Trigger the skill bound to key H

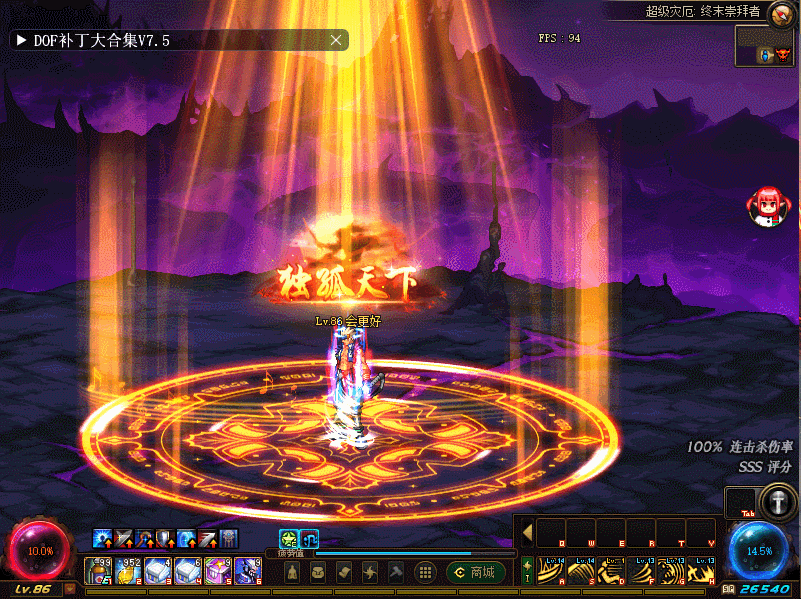tap(701, 571)
